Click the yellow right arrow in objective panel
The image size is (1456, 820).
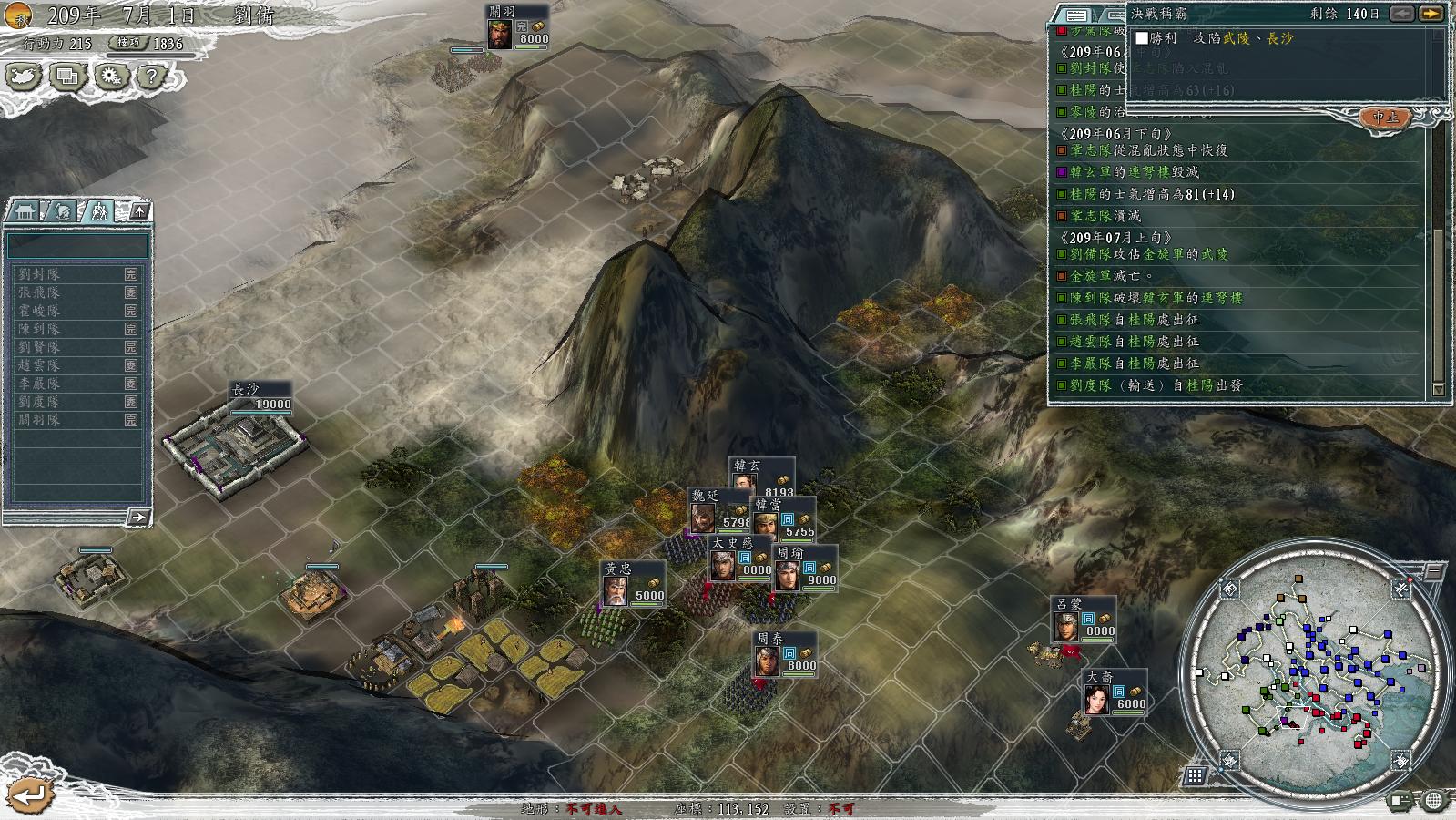[1431, 14]
